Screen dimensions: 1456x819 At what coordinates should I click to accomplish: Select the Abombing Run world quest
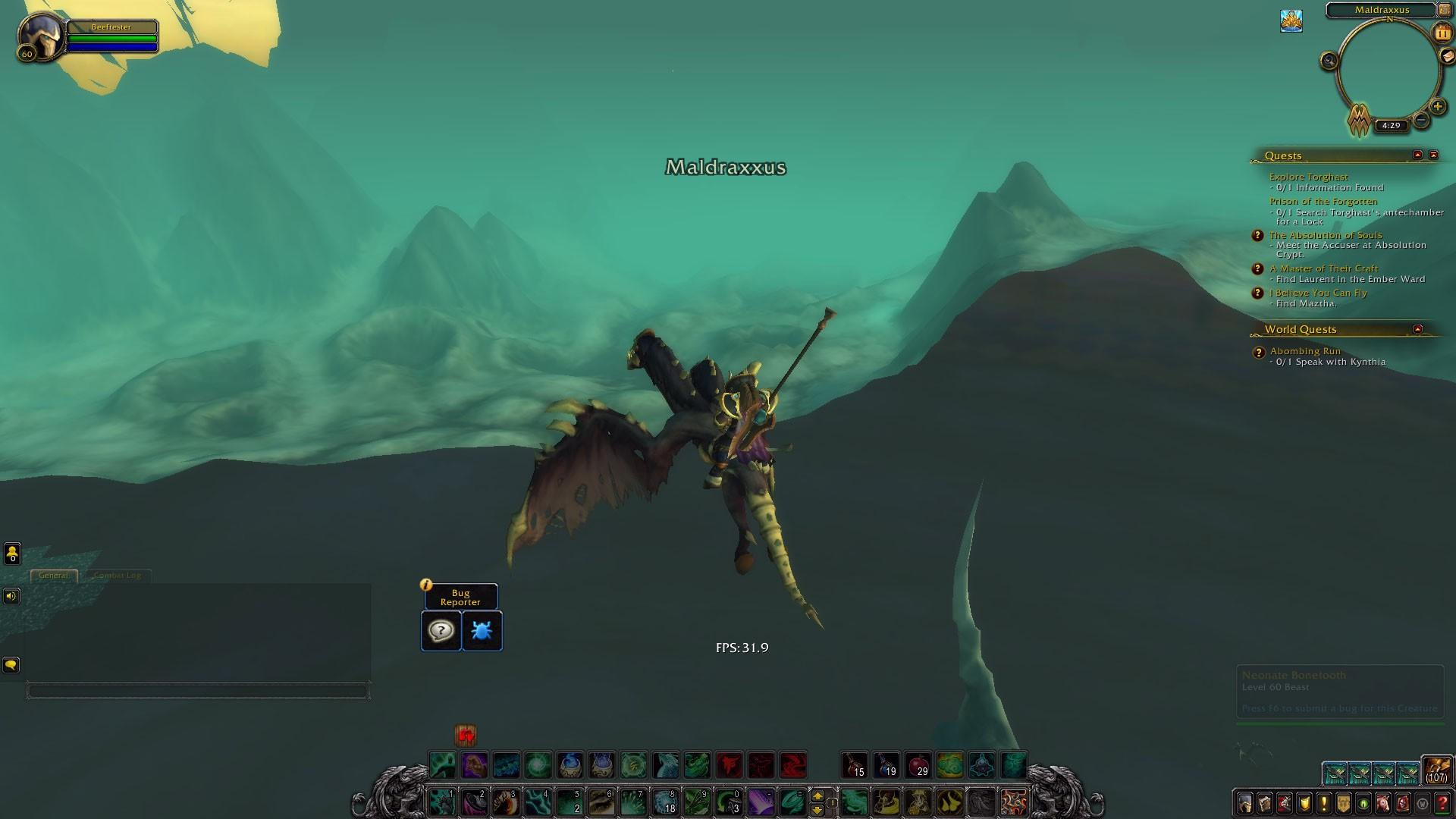1305,351
